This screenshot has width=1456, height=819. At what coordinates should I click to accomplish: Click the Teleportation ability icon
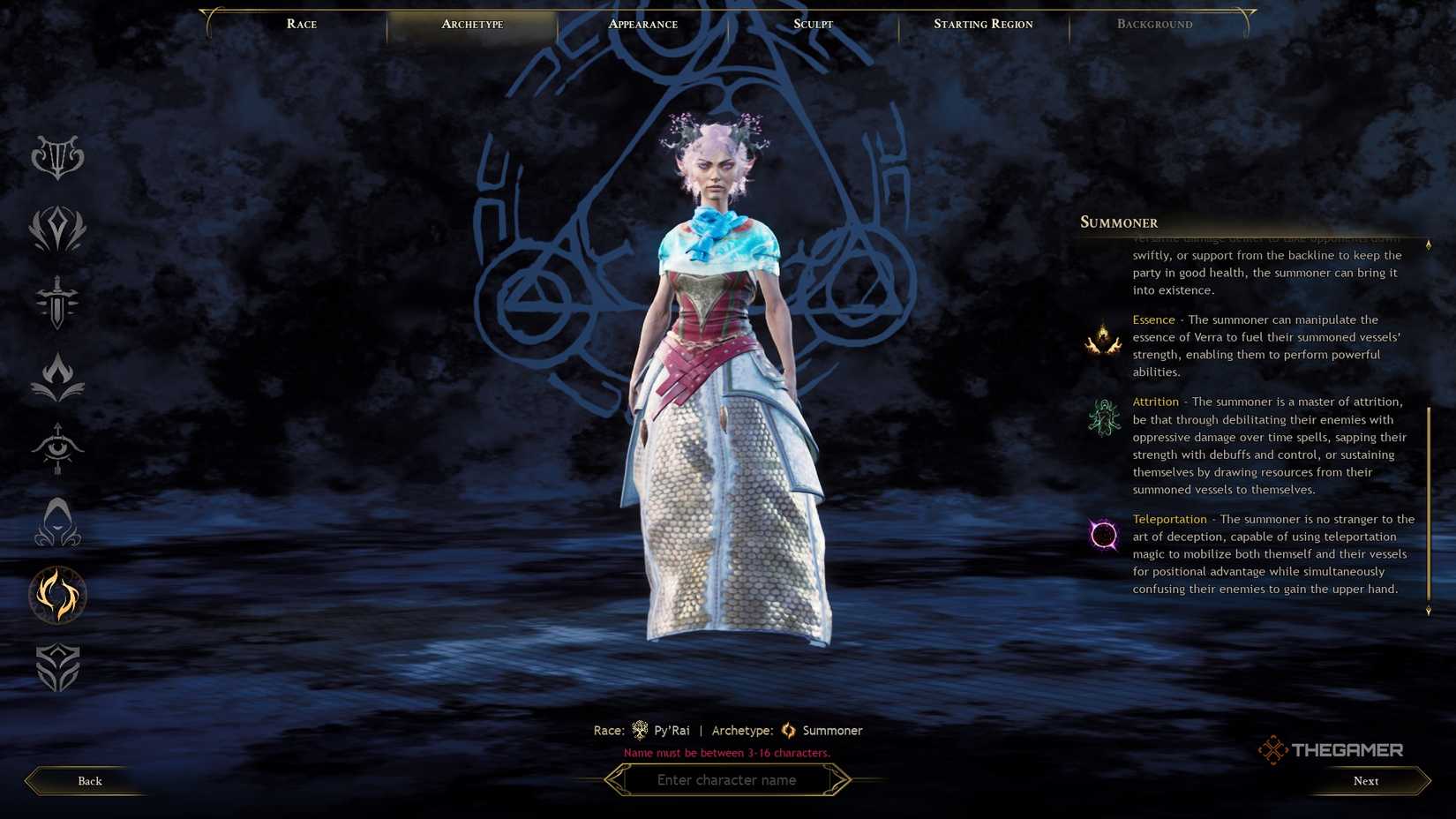tap(1103, 533)
